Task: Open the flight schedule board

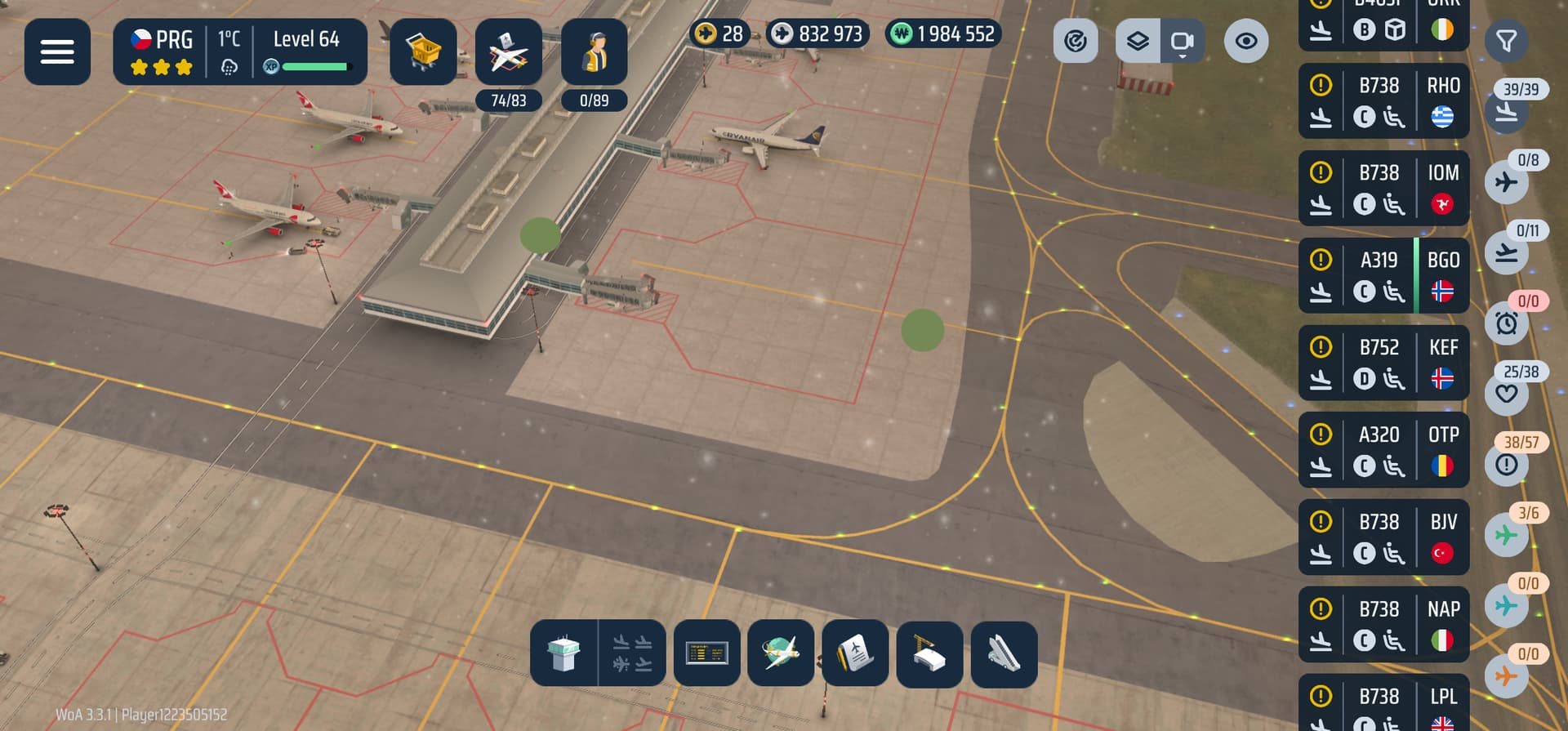Action: click(x=707, y=653)
